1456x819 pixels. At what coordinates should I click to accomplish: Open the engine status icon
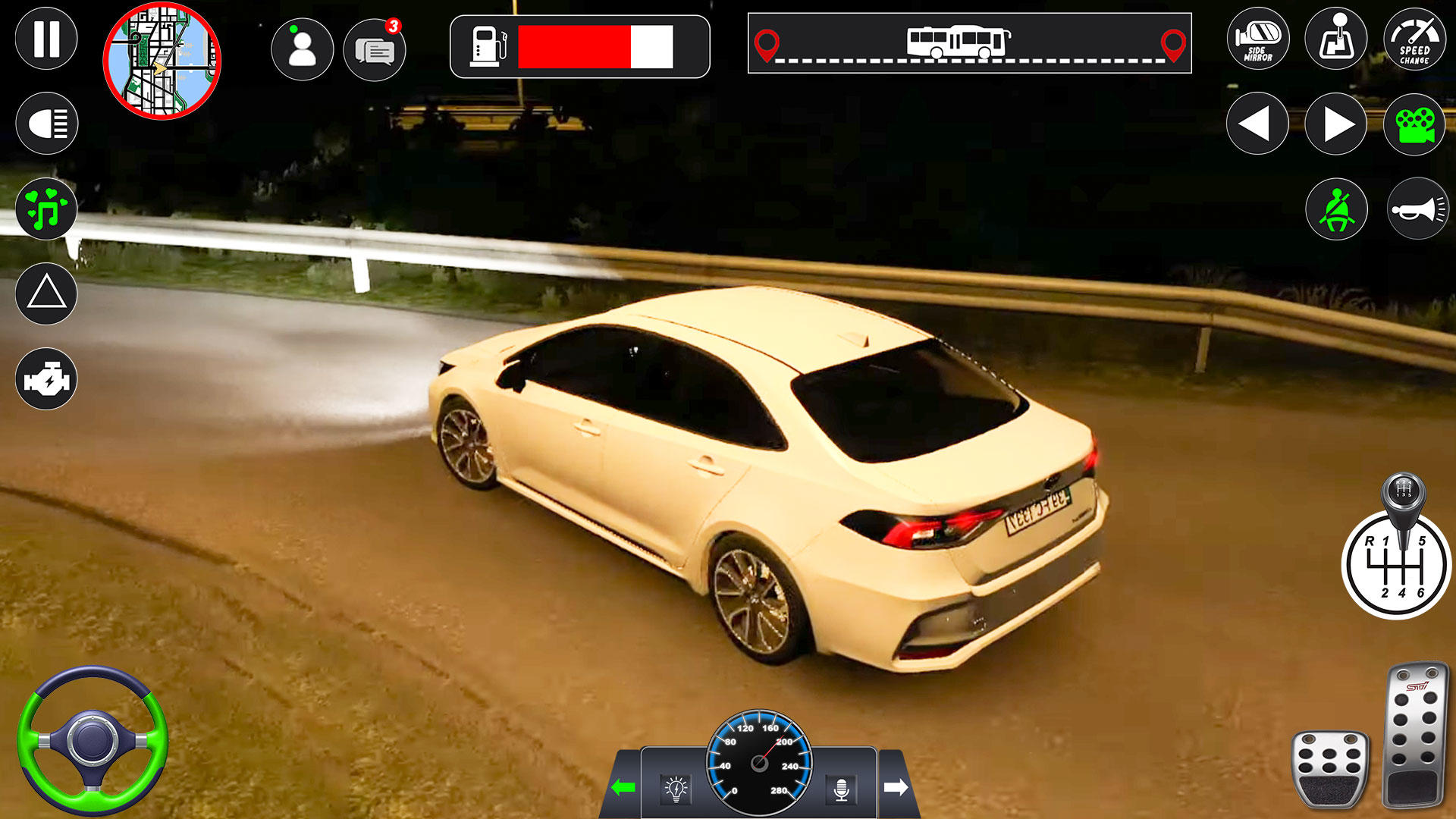pyautogui.click(x=46, y=376)
